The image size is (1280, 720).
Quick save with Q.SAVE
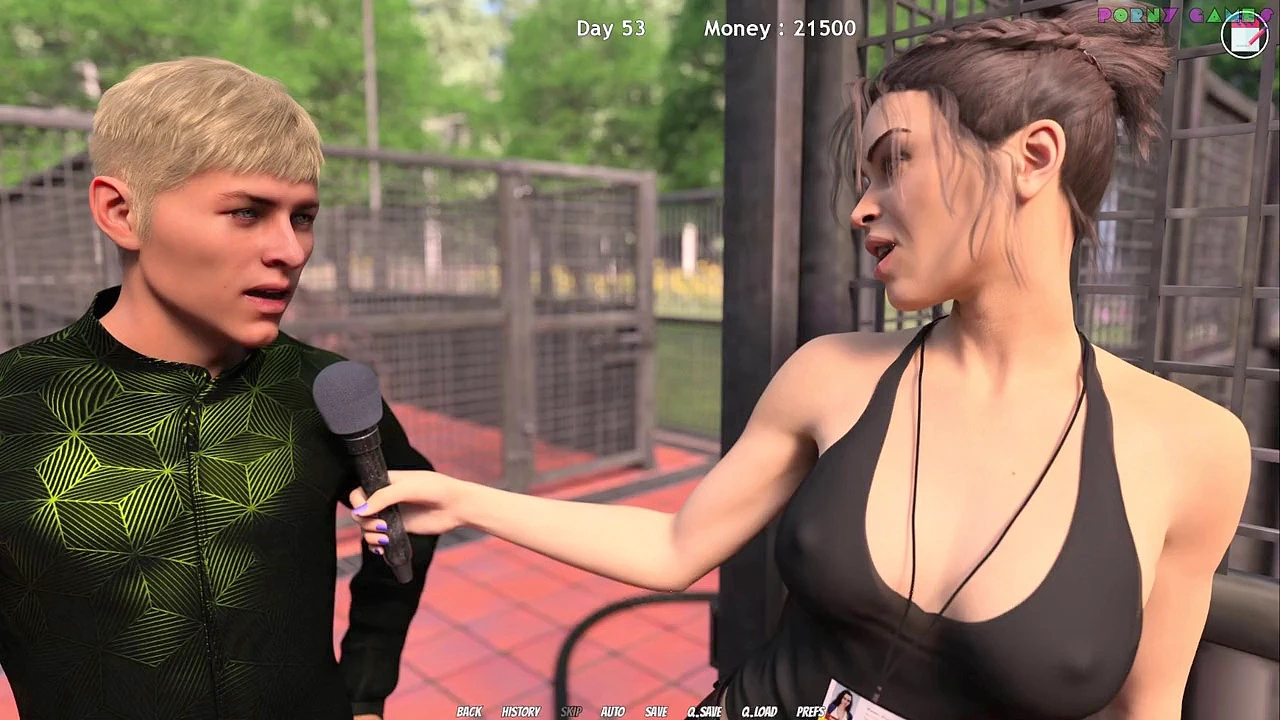tap(705, 712)
